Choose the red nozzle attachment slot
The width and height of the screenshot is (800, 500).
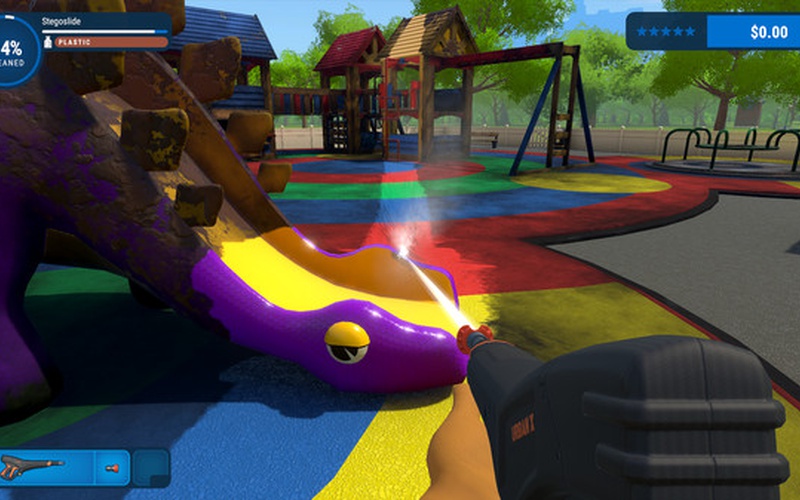pyautogui.click(x=112, y=467)
